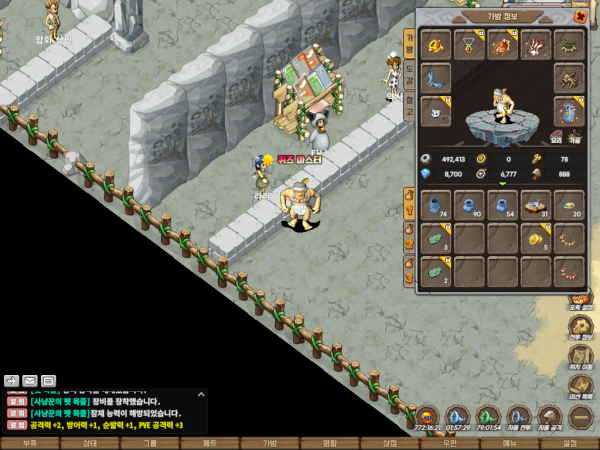The height and width of the screenshot is (450, 600).
Task: Open the 상점 shop menu
Action: click(390, 443)
